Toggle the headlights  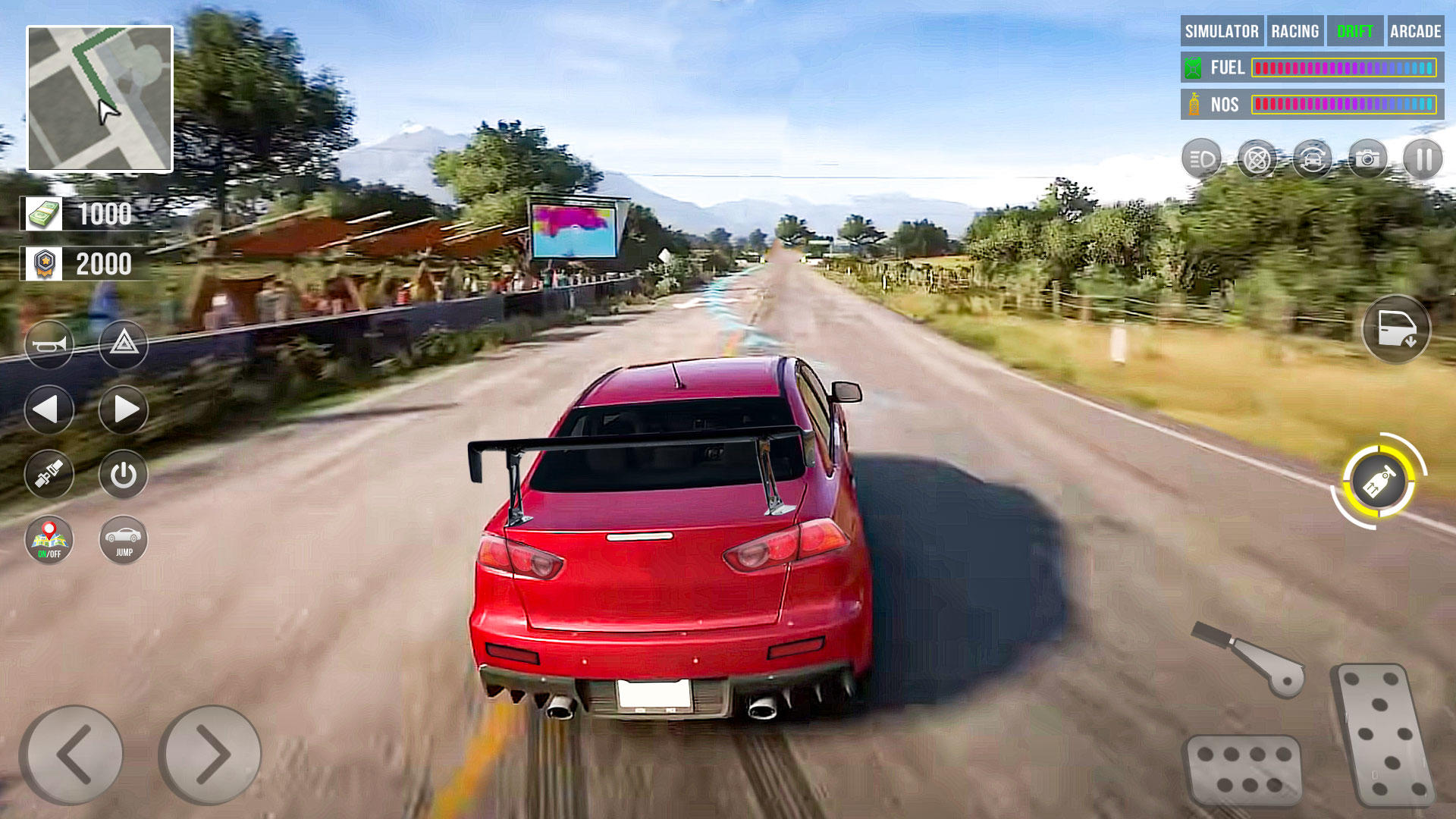click(x=1202, y=158)
